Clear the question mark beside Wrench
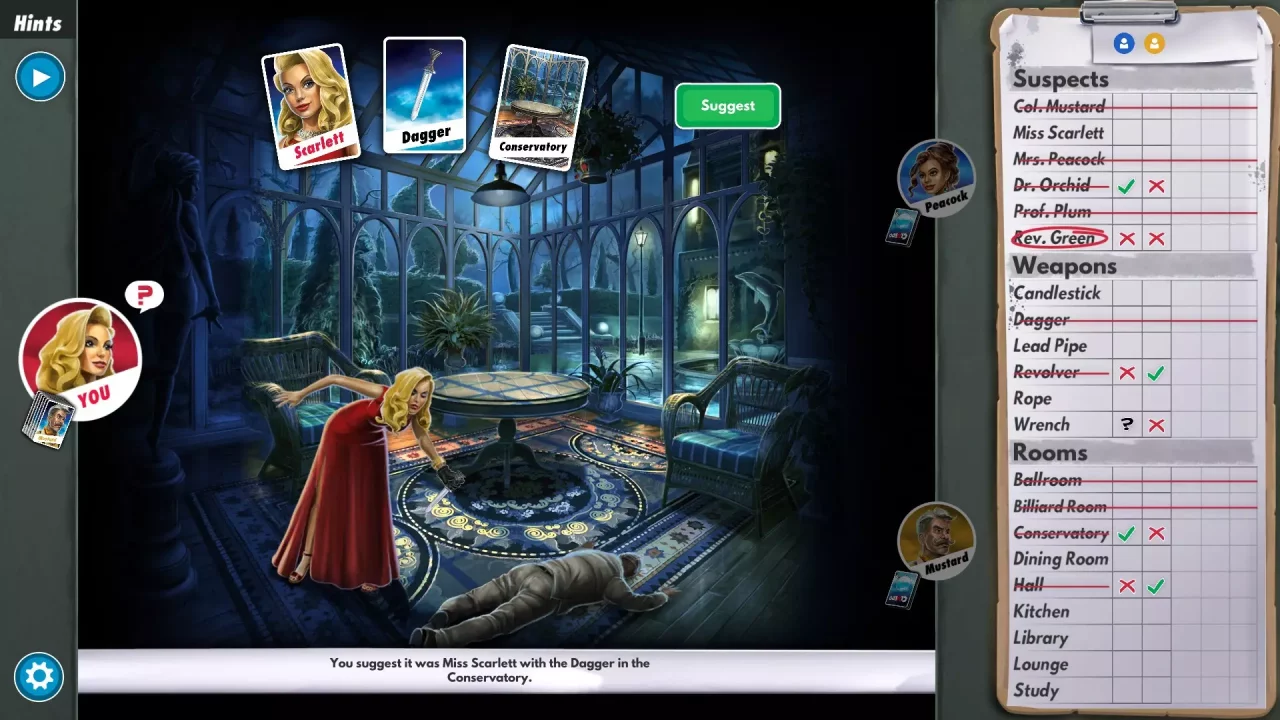 [1127, 424]
